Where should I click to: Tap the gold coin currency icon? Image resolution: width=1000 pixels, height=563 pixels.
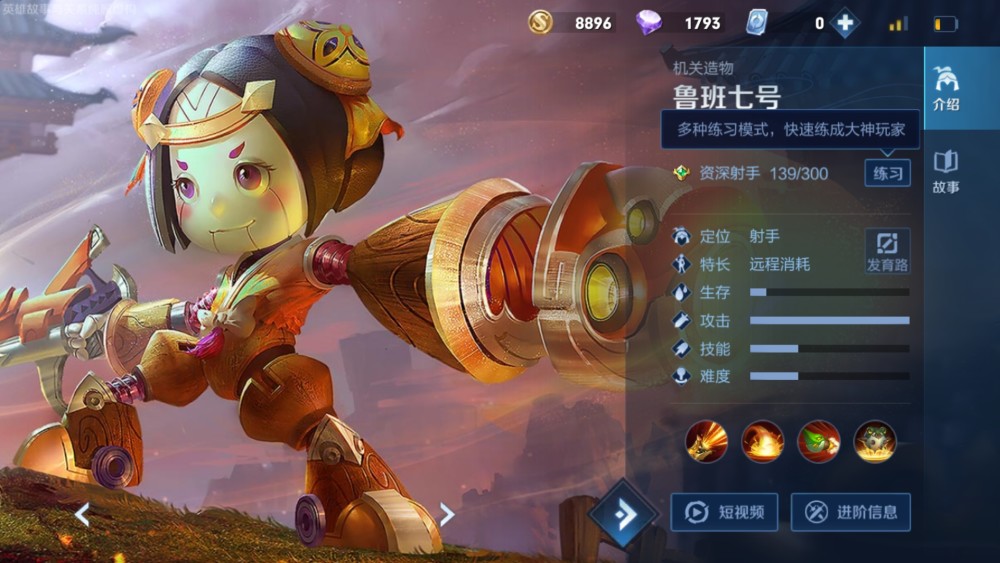[540, 22]
